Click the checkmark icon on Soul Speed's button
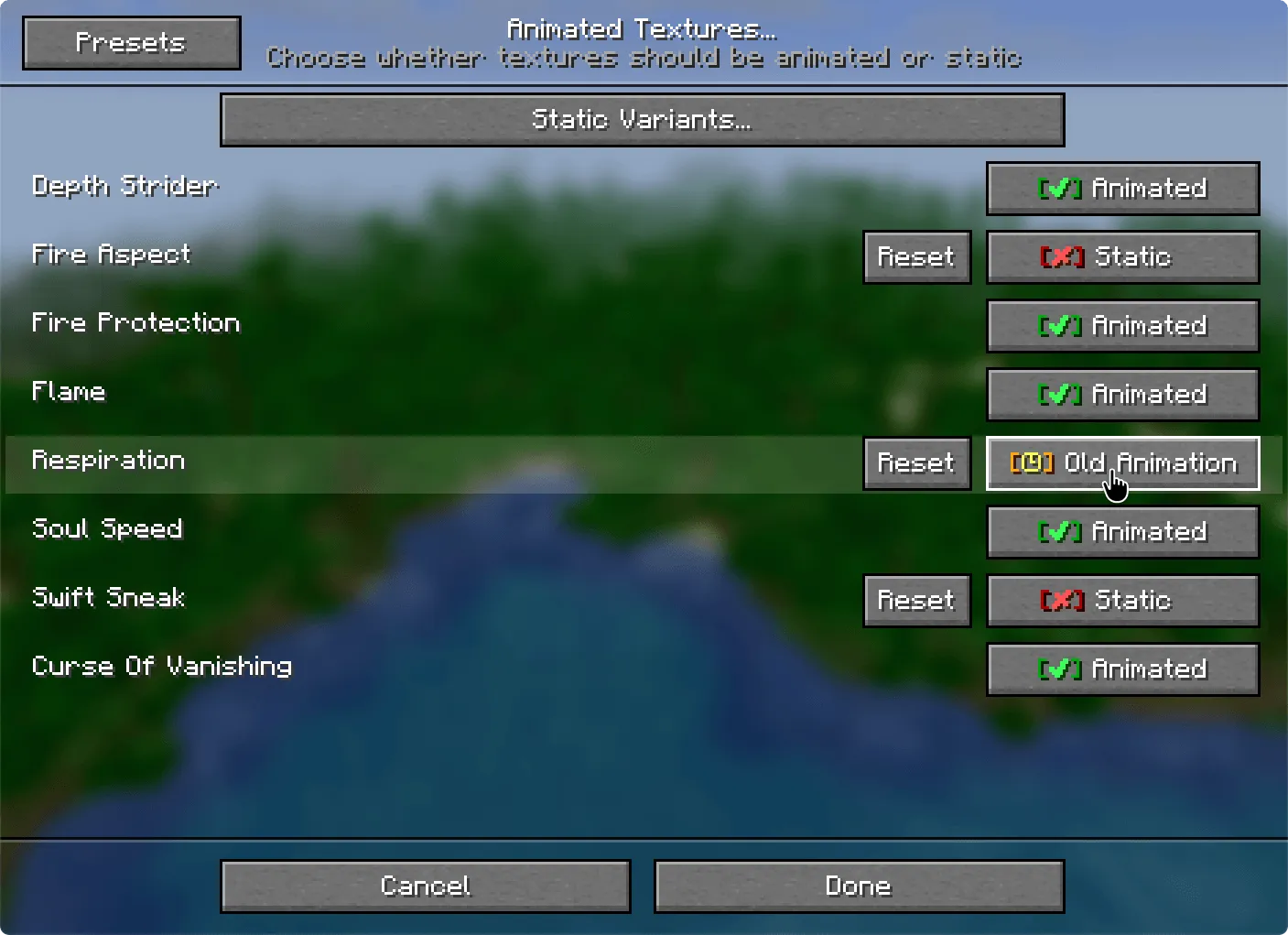This screenshot has height=935, width=1288. [x=1058, y=532]
